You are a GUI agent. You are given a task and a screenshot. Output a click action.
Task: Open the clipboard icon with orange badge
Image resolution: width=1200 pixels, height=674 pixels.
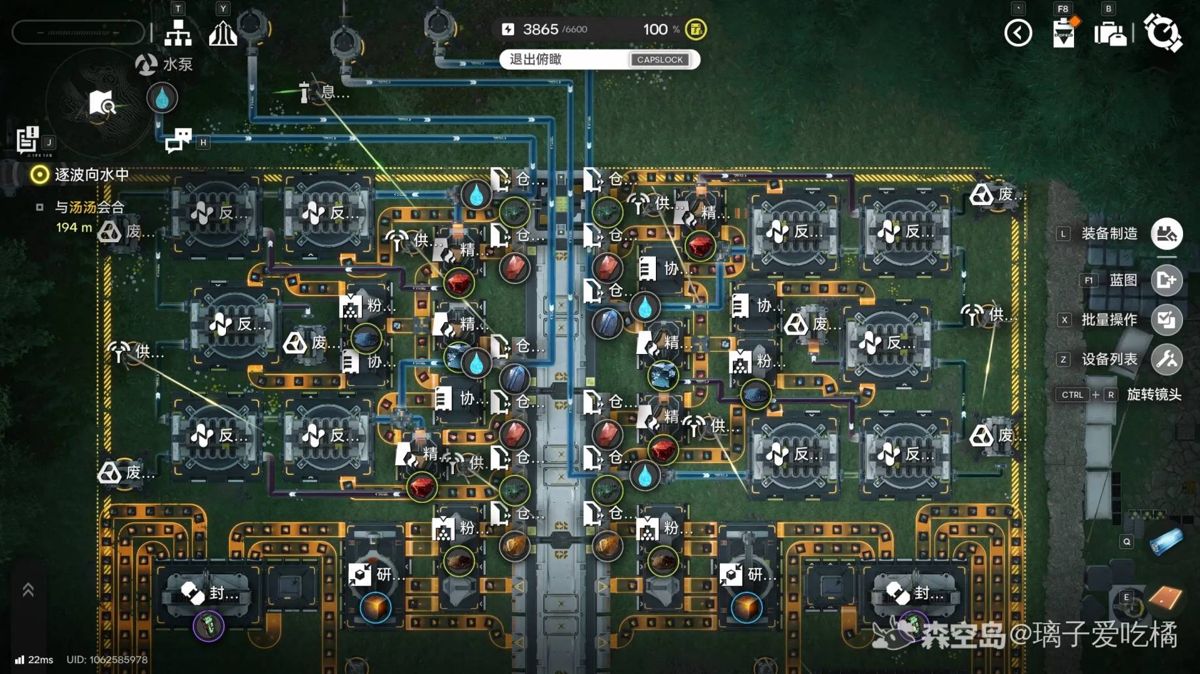pyautogui.click(x=1064, y=32)
